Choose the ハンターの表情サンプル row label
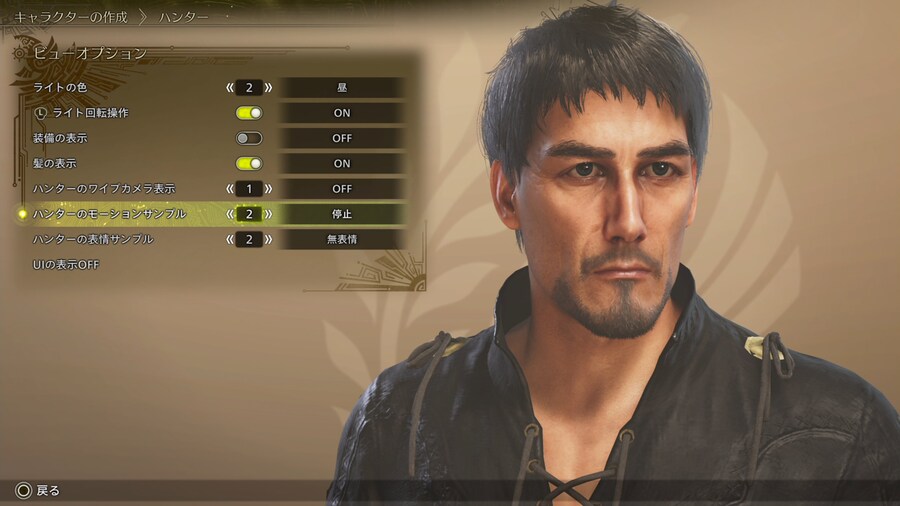The image size is (900, 506). (93, 240)
